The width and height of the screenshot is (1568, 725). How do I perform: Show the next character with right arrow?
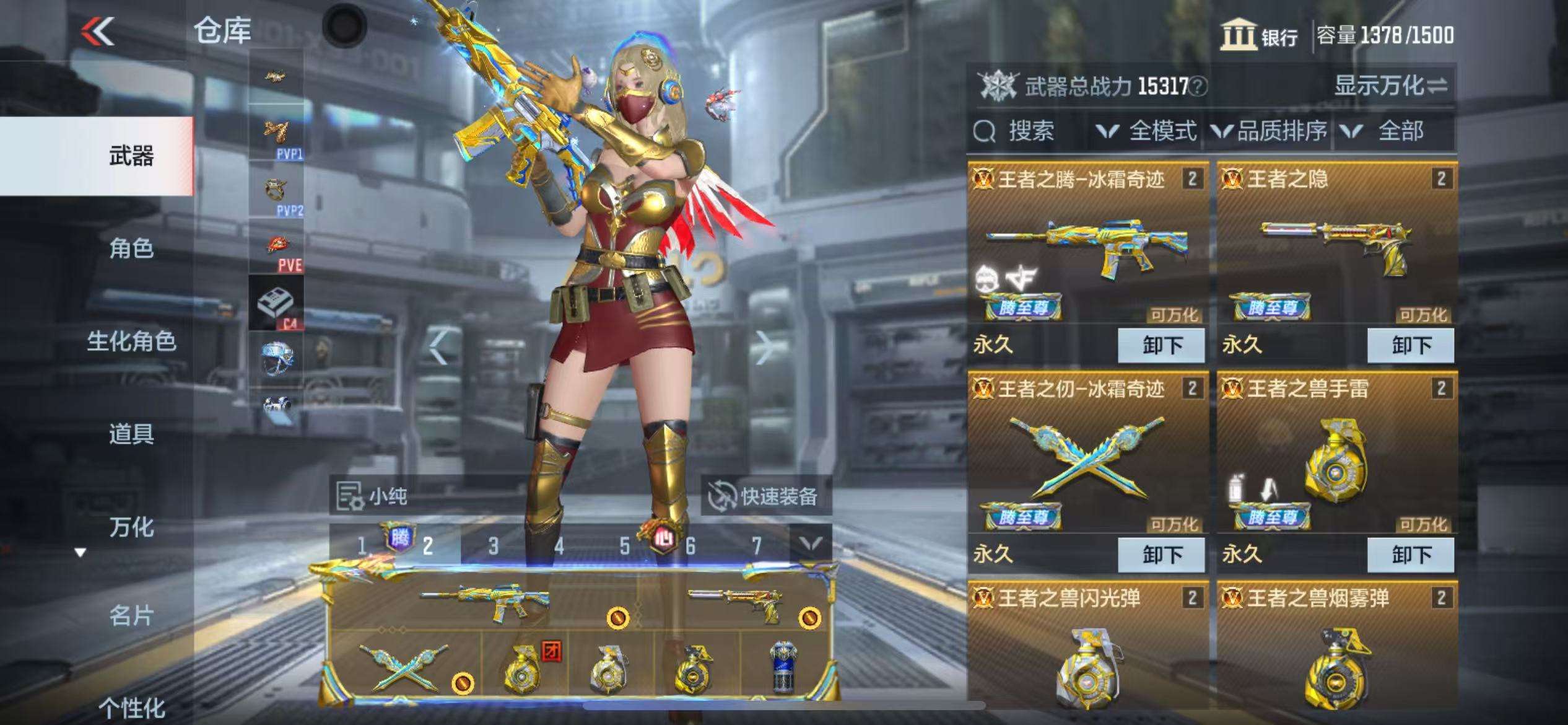pyautogui.click(x=764, y=347)
